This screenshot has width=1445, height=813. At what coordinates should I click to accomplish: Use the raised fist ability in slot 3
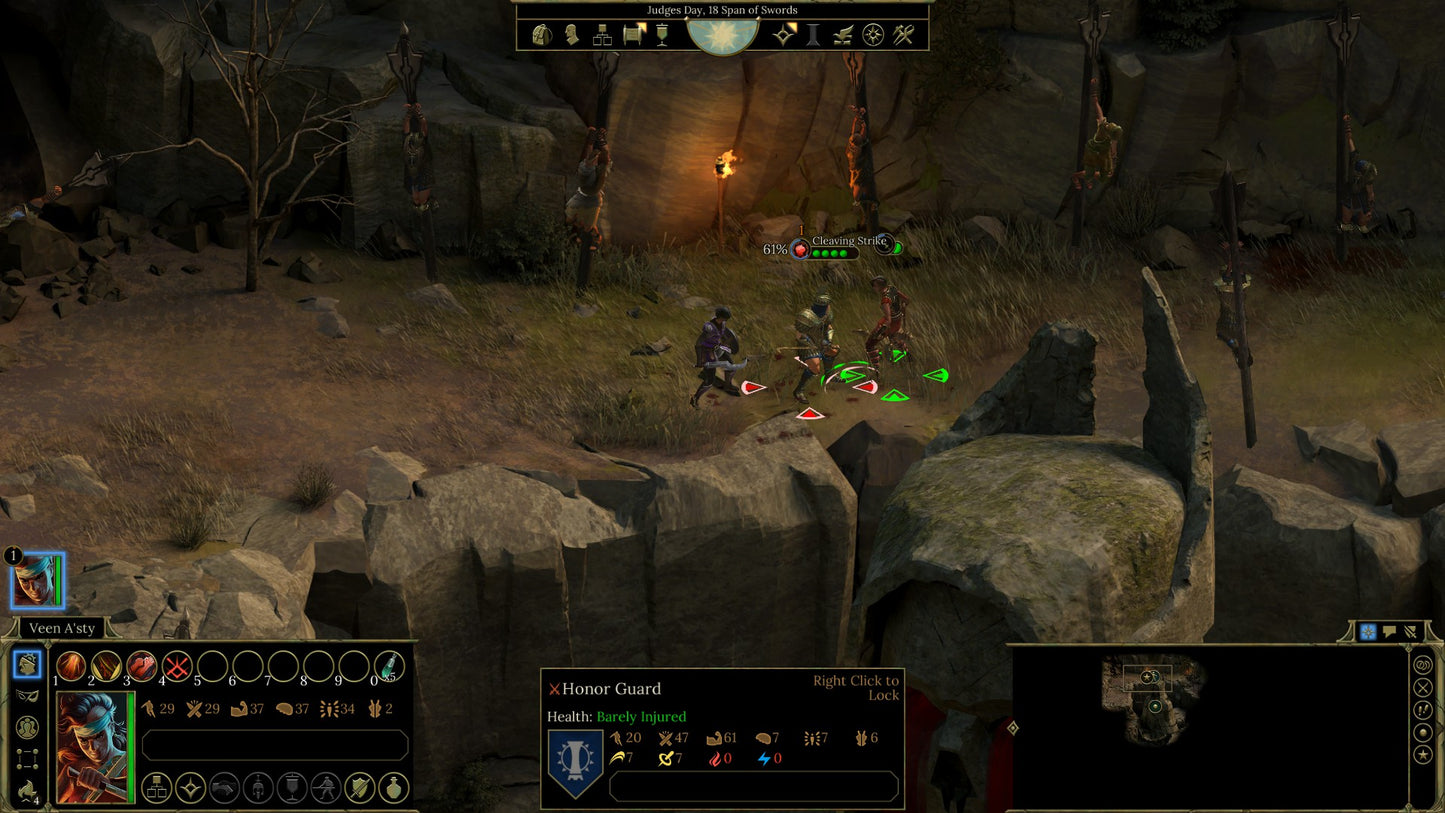tap(142, 666)
